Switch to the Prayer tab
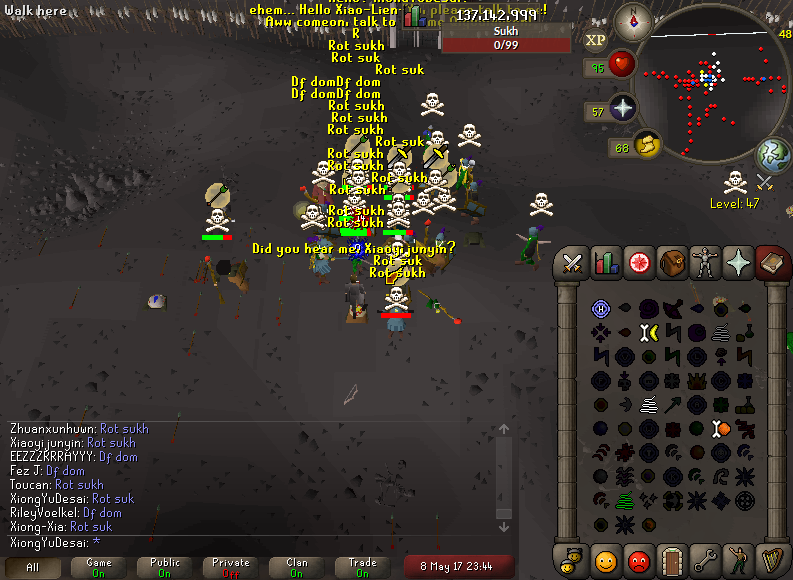The width and height of the screenshot is (793, 580). click(738, 263)
